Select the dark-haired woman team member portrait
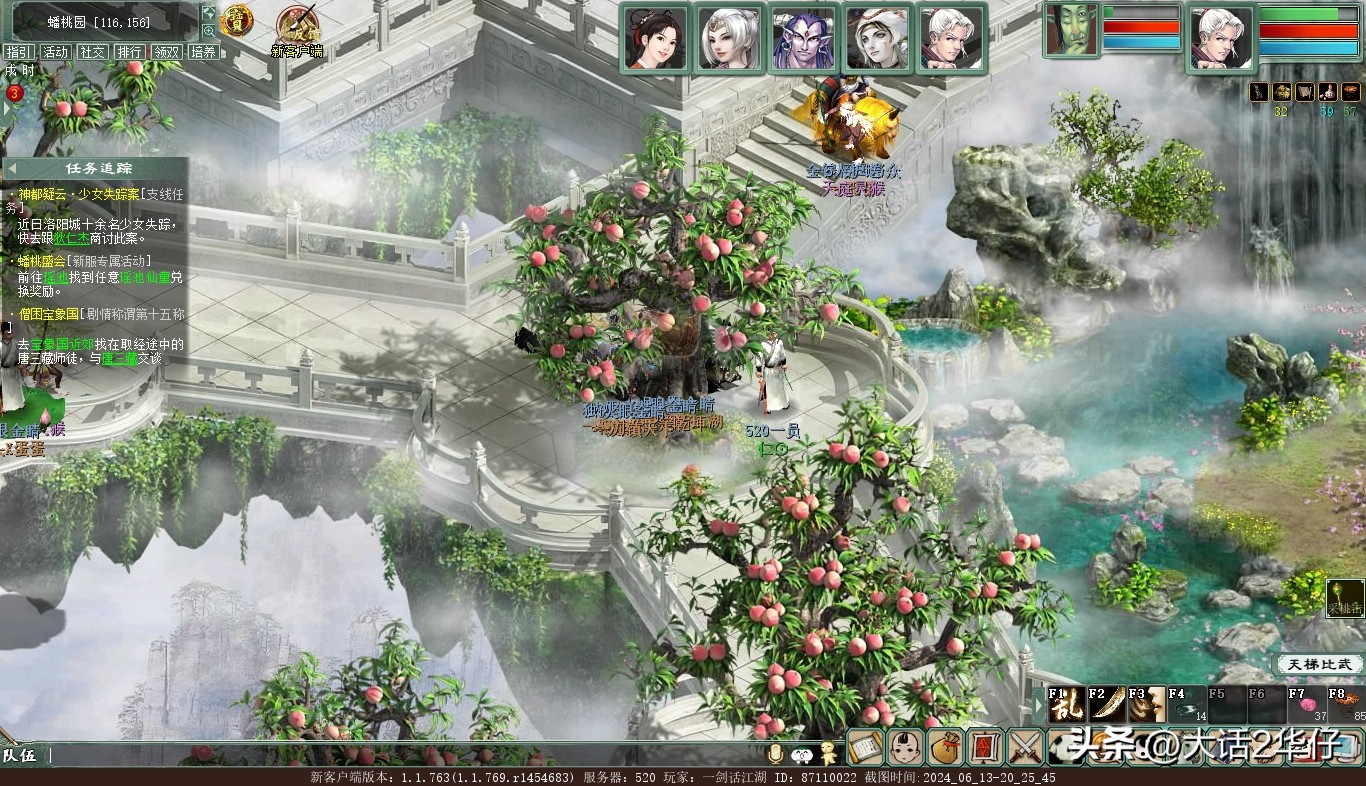This screenshot has width=1366, height=786. pyautogui.click(x=656, y=39)
